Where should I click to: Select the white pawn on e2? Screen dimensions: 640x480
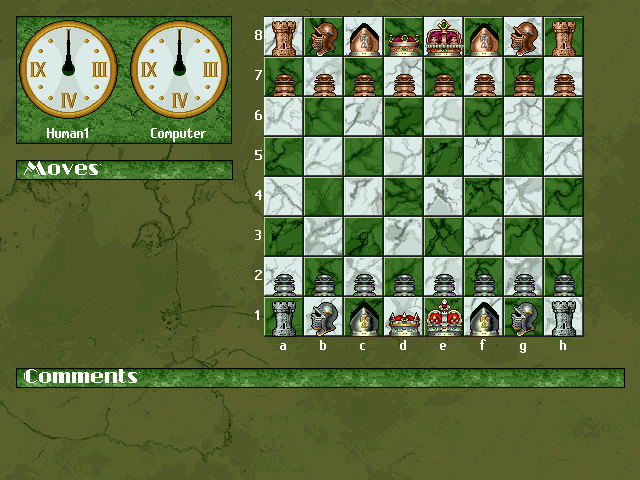pos(443,277)
